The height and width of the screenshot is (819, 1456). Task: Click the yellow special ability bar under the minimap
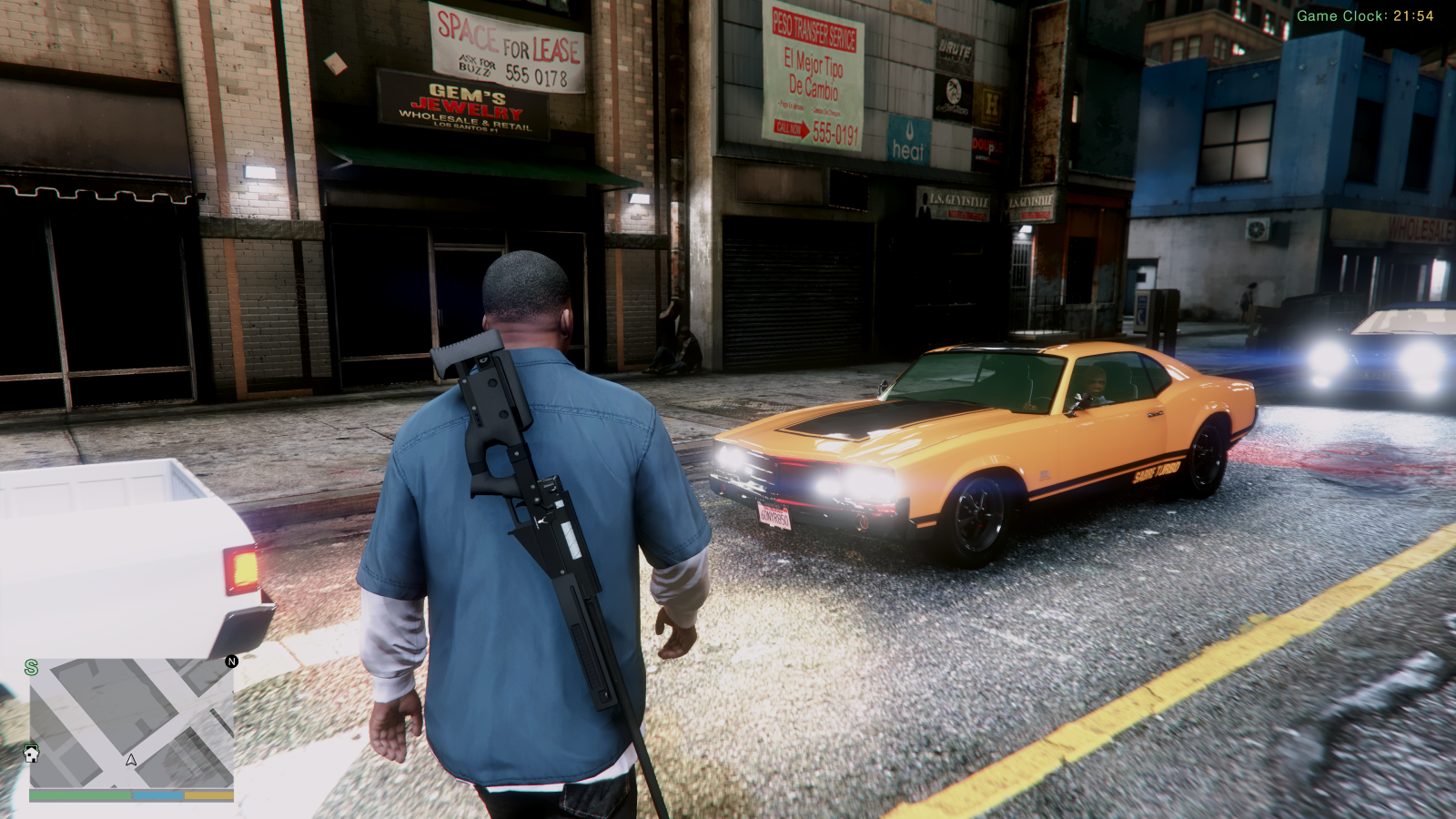coord(208,794)
